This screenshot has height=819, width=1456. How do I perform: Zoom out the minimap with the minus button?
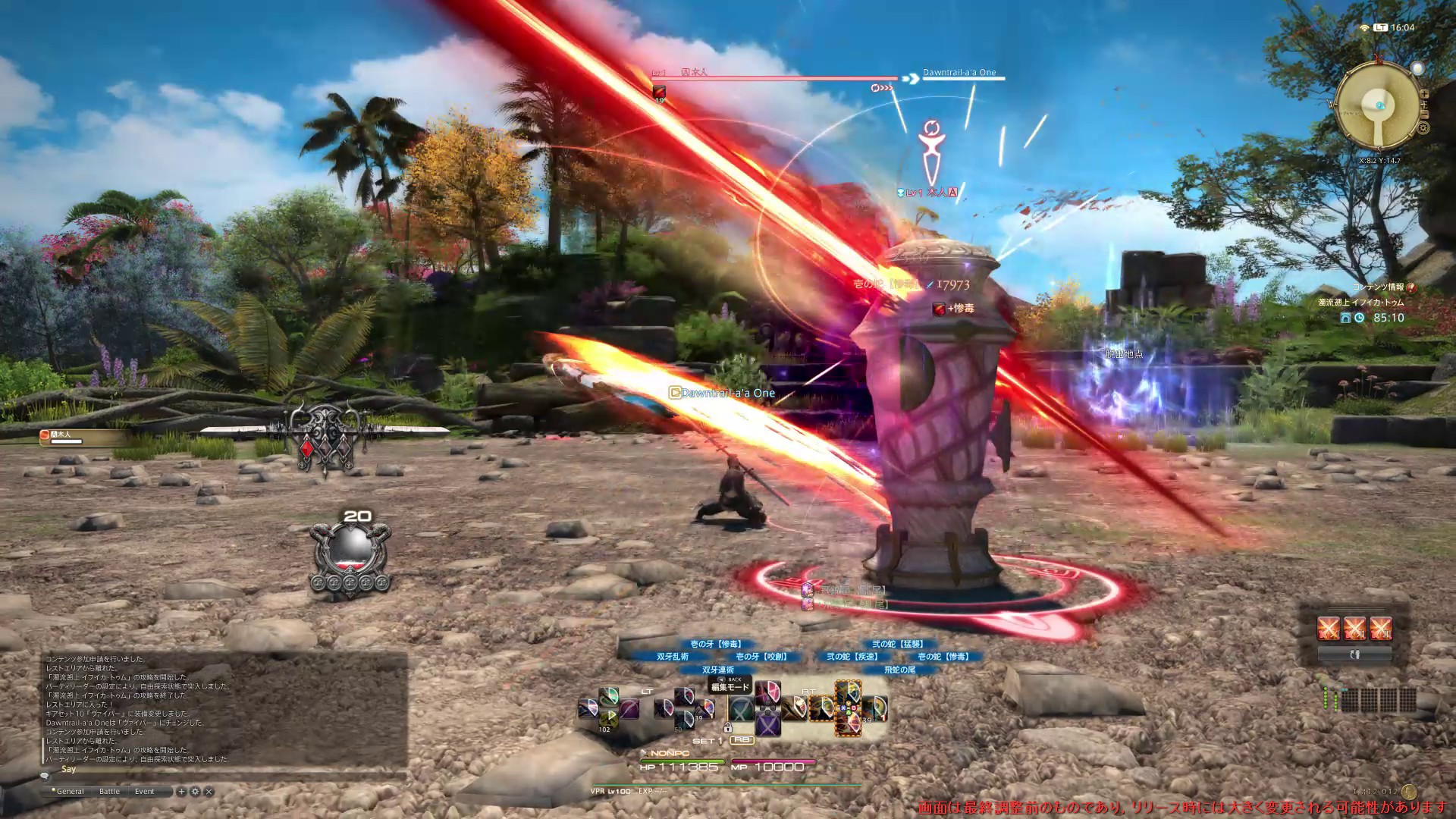click(x=1424, y=114)
